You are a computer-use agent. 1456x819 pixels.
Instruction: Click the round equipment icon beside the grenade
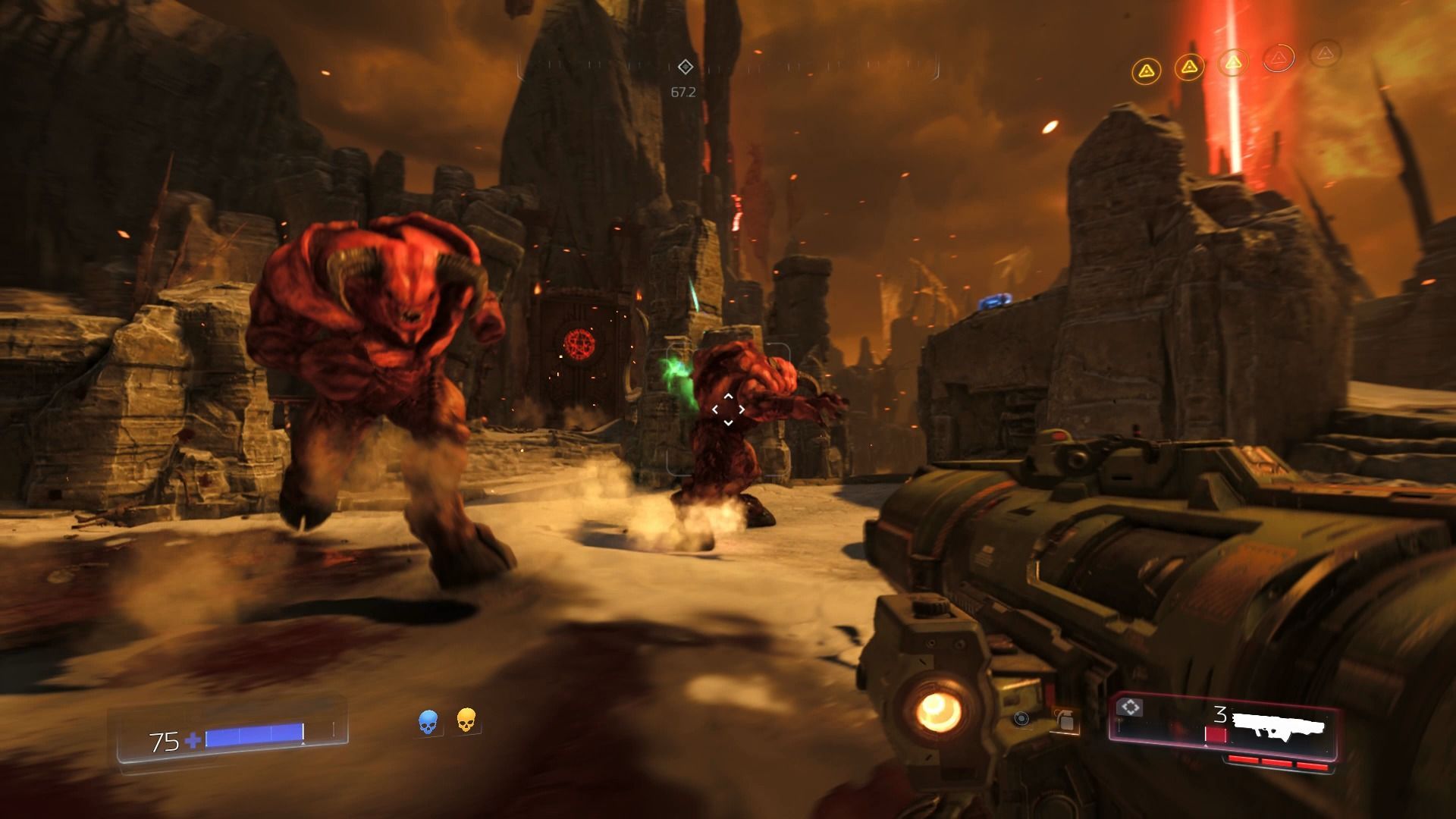(1021, 718)
